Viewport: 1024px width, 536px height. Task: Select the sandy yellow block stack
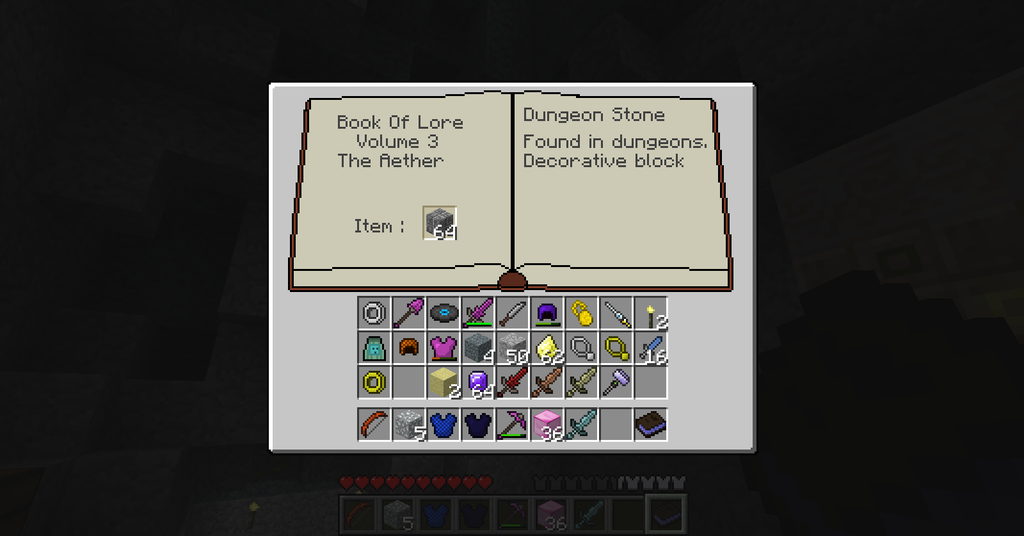(x=442, y=382)
